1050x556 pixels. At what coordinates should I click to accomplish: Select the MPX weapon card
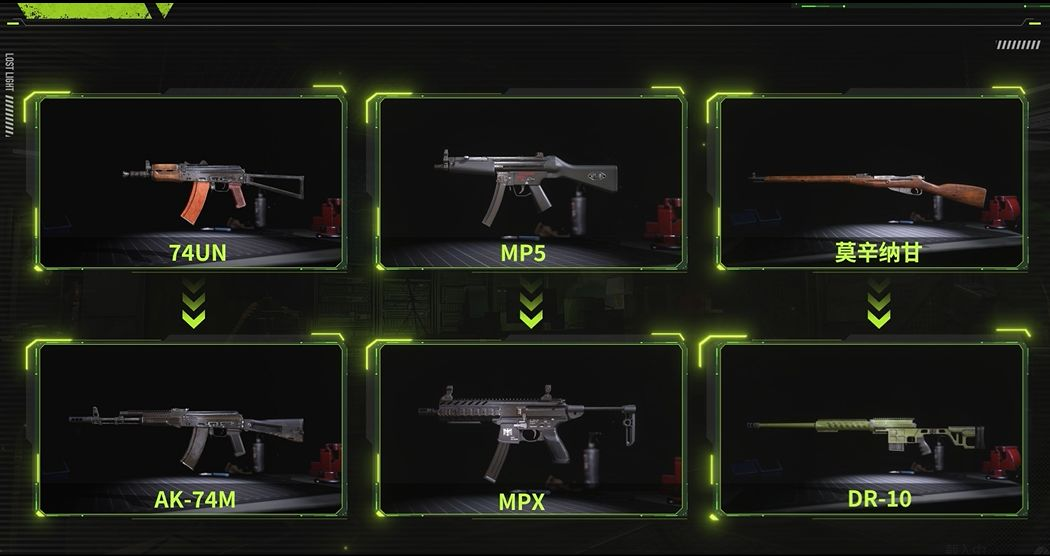(x=530, y=430)
